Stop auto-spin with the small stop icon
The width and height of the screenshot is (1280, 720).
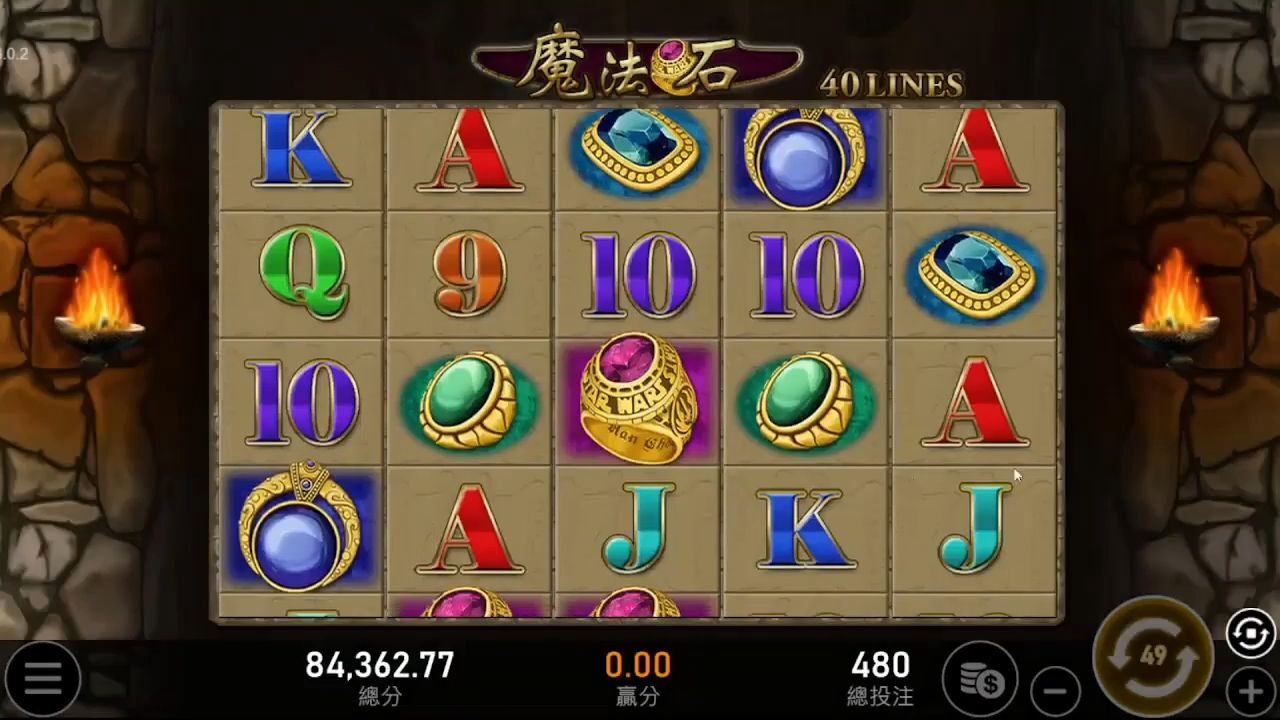pyautogui.click(x=1251, y=634)
